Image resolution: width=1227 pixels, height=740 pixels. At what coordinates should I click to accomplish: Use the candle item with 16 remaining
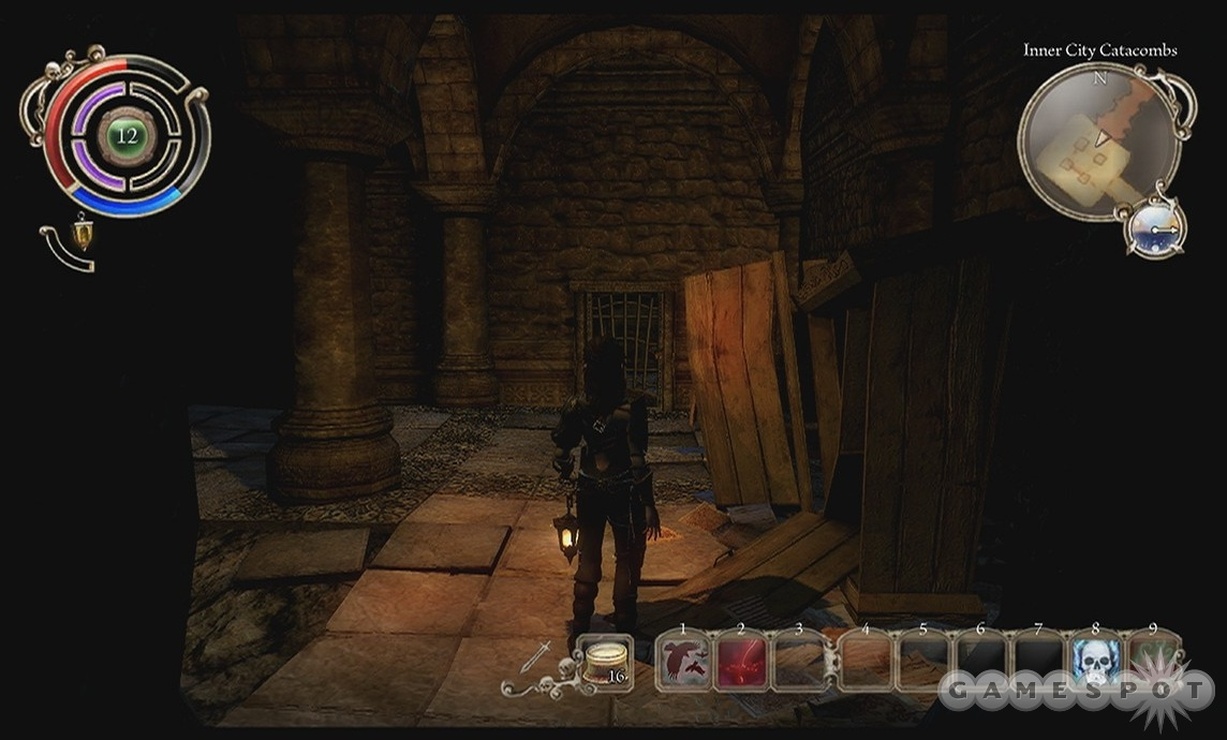(x=606, y=662)
